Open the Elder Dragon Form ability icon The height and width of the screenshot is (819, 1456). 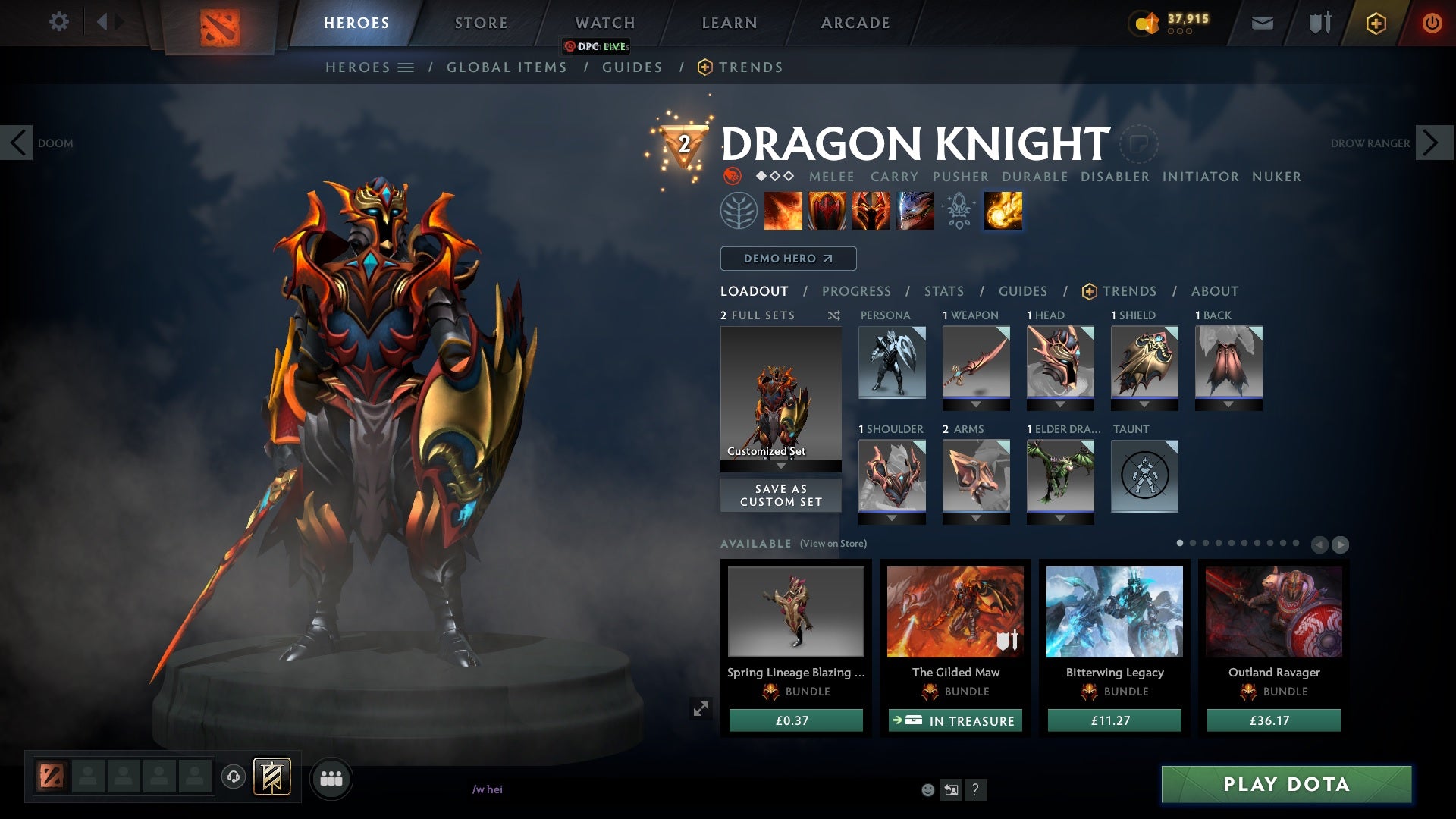coord(915,211)
